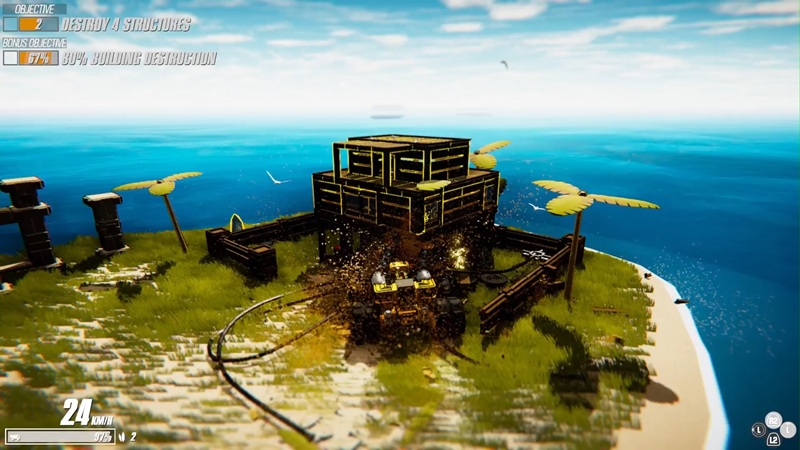Image resolution: width=800 pixels, height=450 pixels.
Task: Select the 80% Building Destruction bonus objective
Action: (139, 59)
